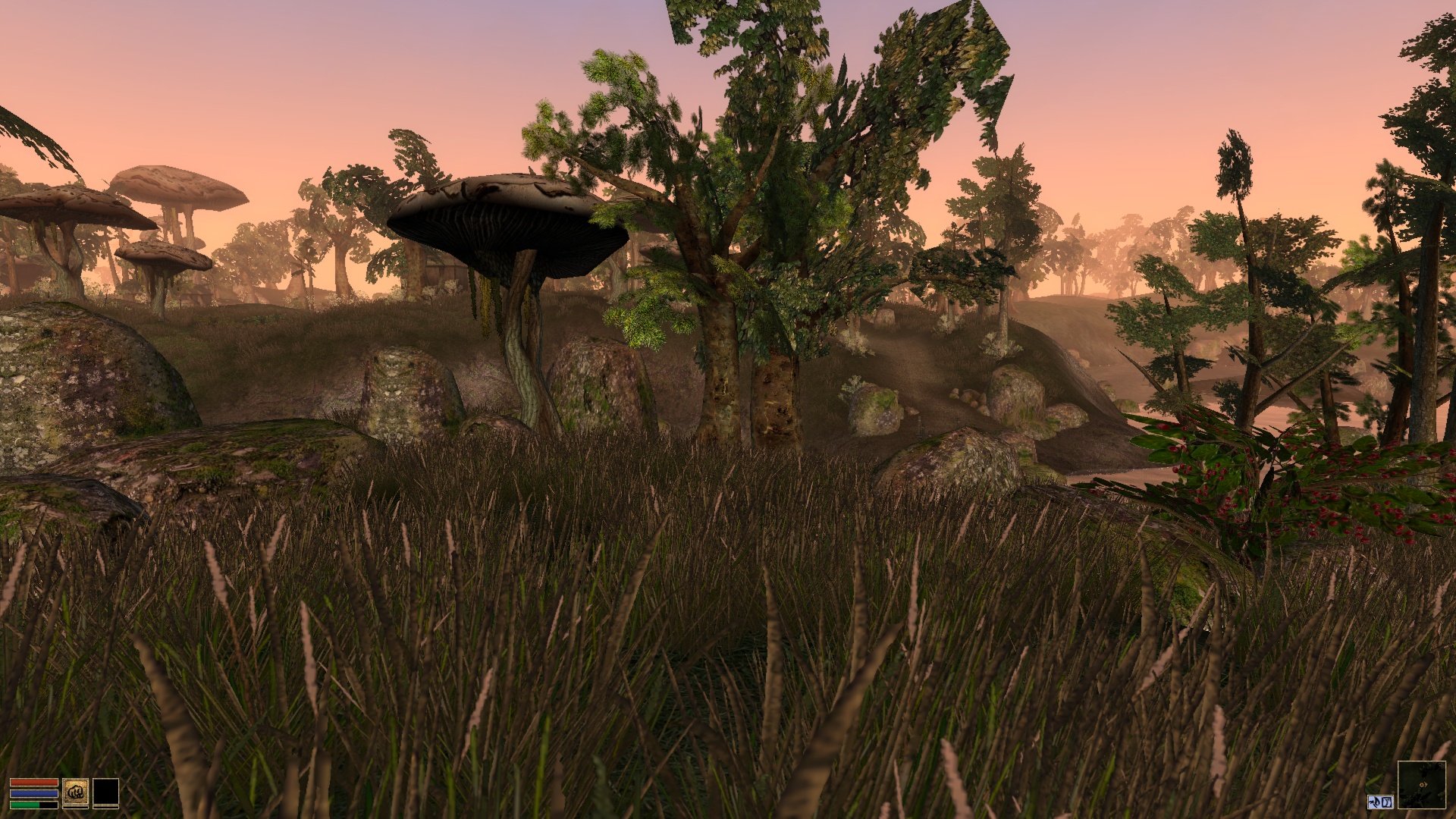Image resolution: width=1456 pixels, height=819 pixels.
Task: Click the red health bar
Action: pyautogui.click(x=34, y=782)
